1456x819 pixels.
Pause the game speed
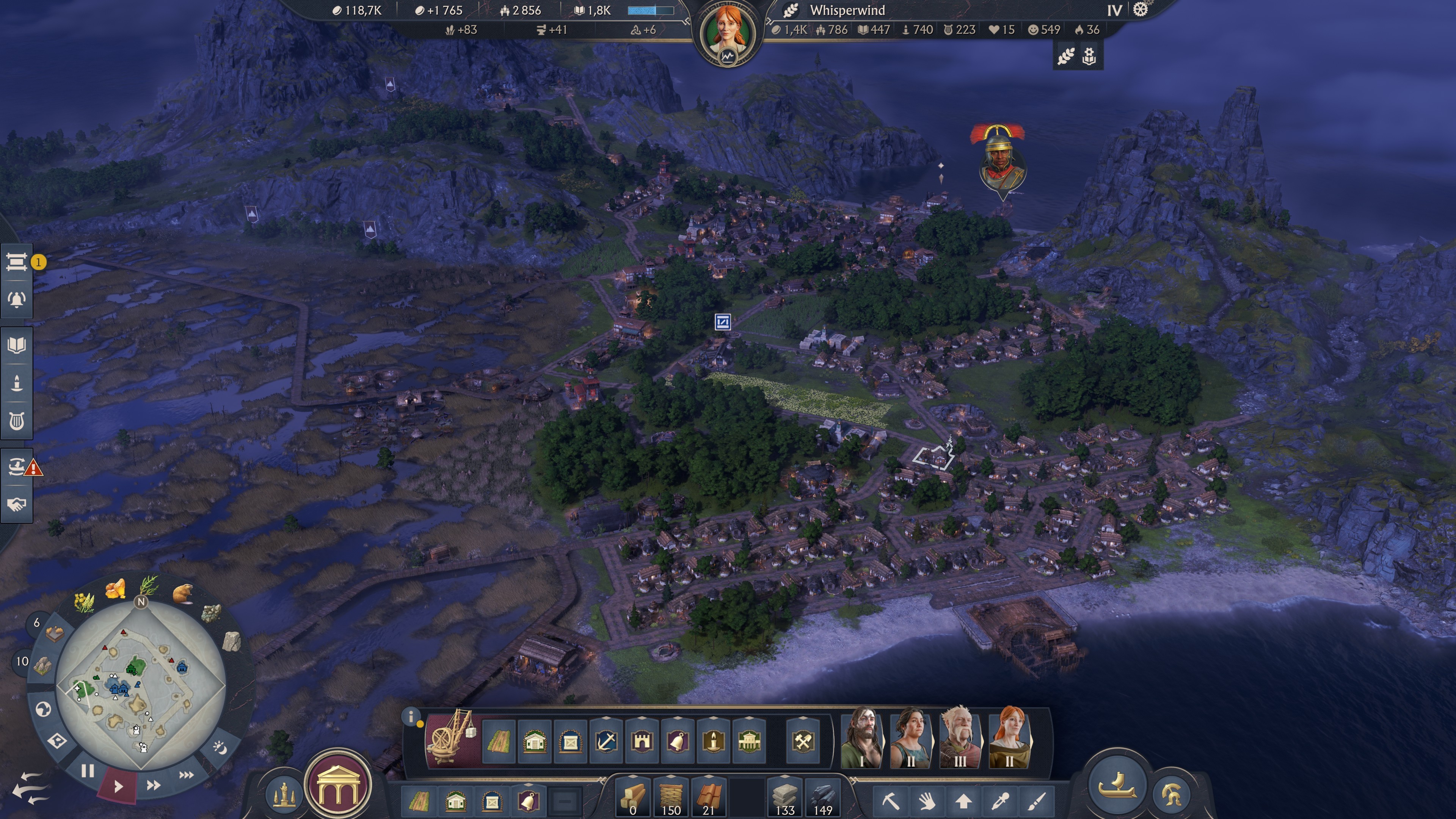87,771
